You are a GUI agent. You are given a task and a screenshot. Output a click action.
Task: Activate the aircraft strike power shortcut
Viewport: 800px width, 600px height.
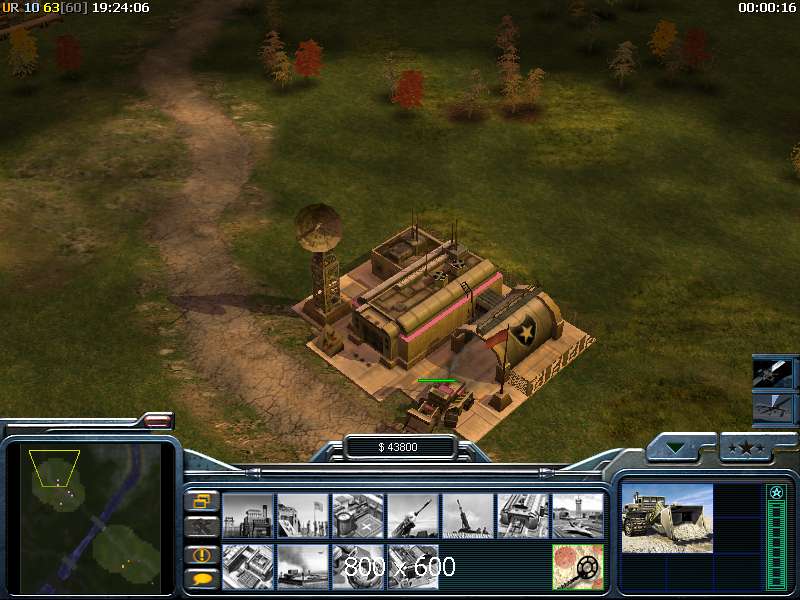(774, 408)
